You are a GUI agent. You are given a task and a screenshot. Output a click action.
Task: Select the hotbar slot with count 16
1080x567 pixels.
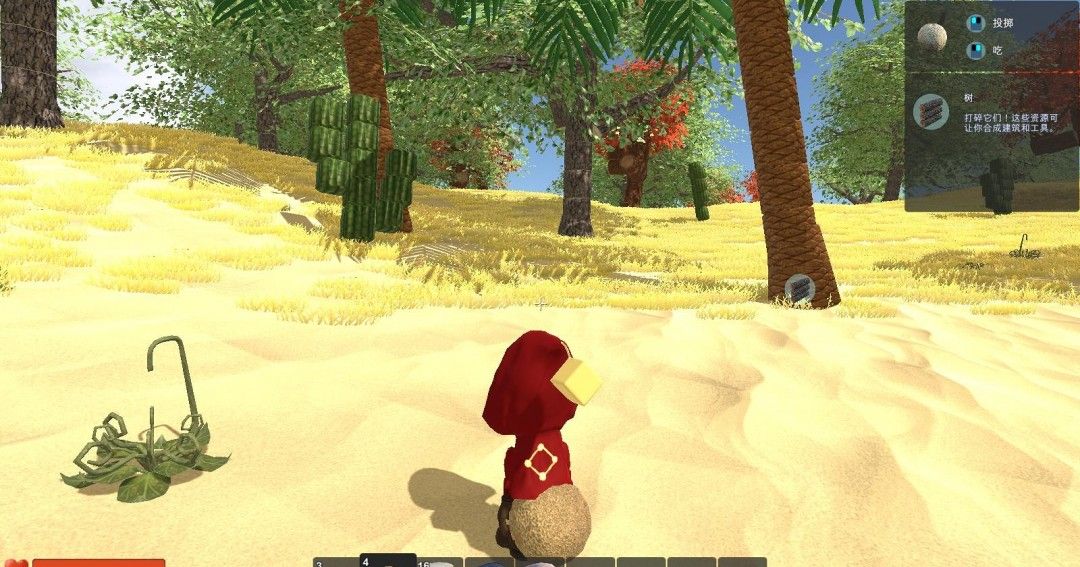pos(439,562)
